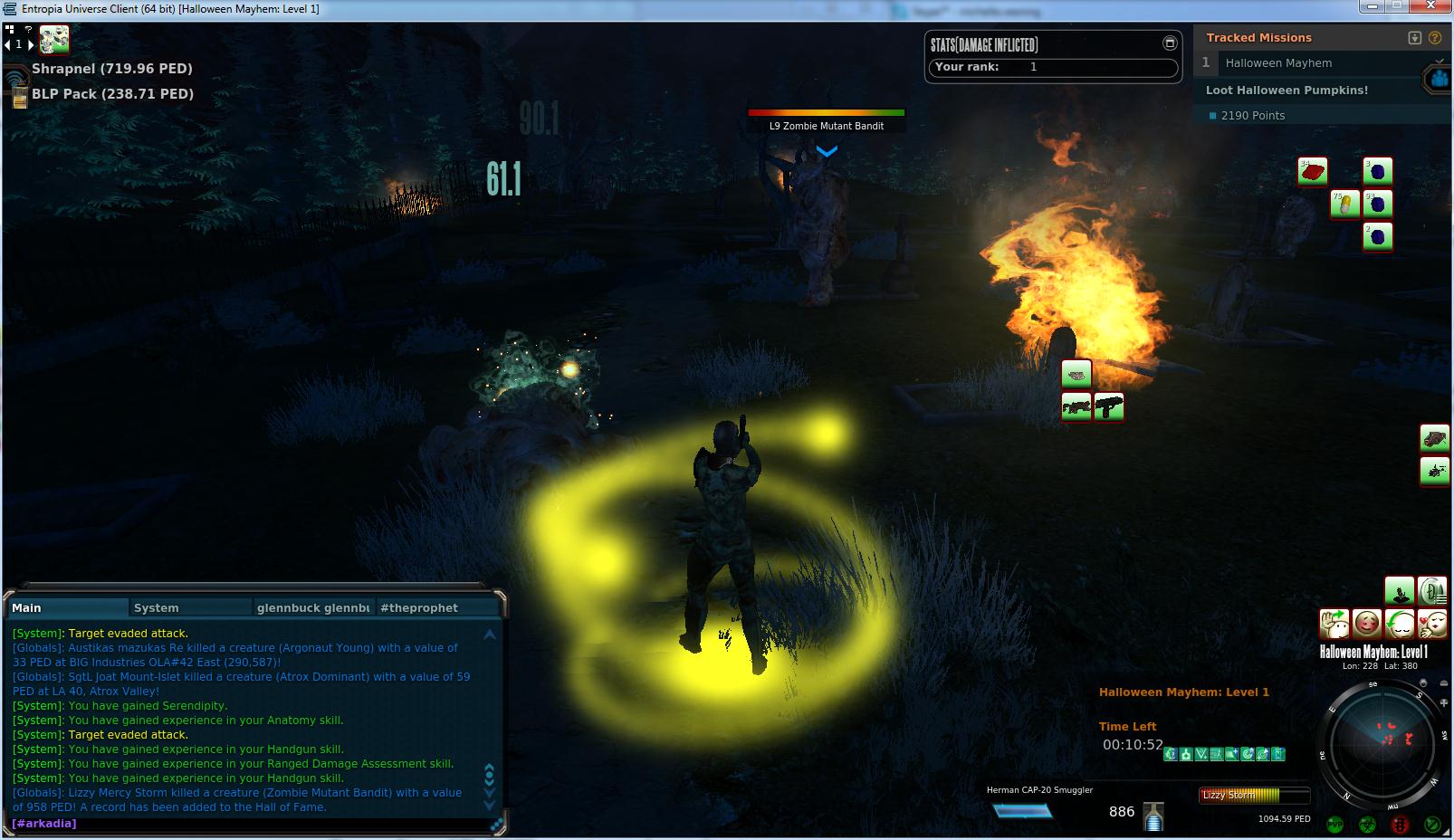The width and height of the screenshot is (1454, 840).
Task: Use the red item slot numbered 34
Action: [1312, 171]
